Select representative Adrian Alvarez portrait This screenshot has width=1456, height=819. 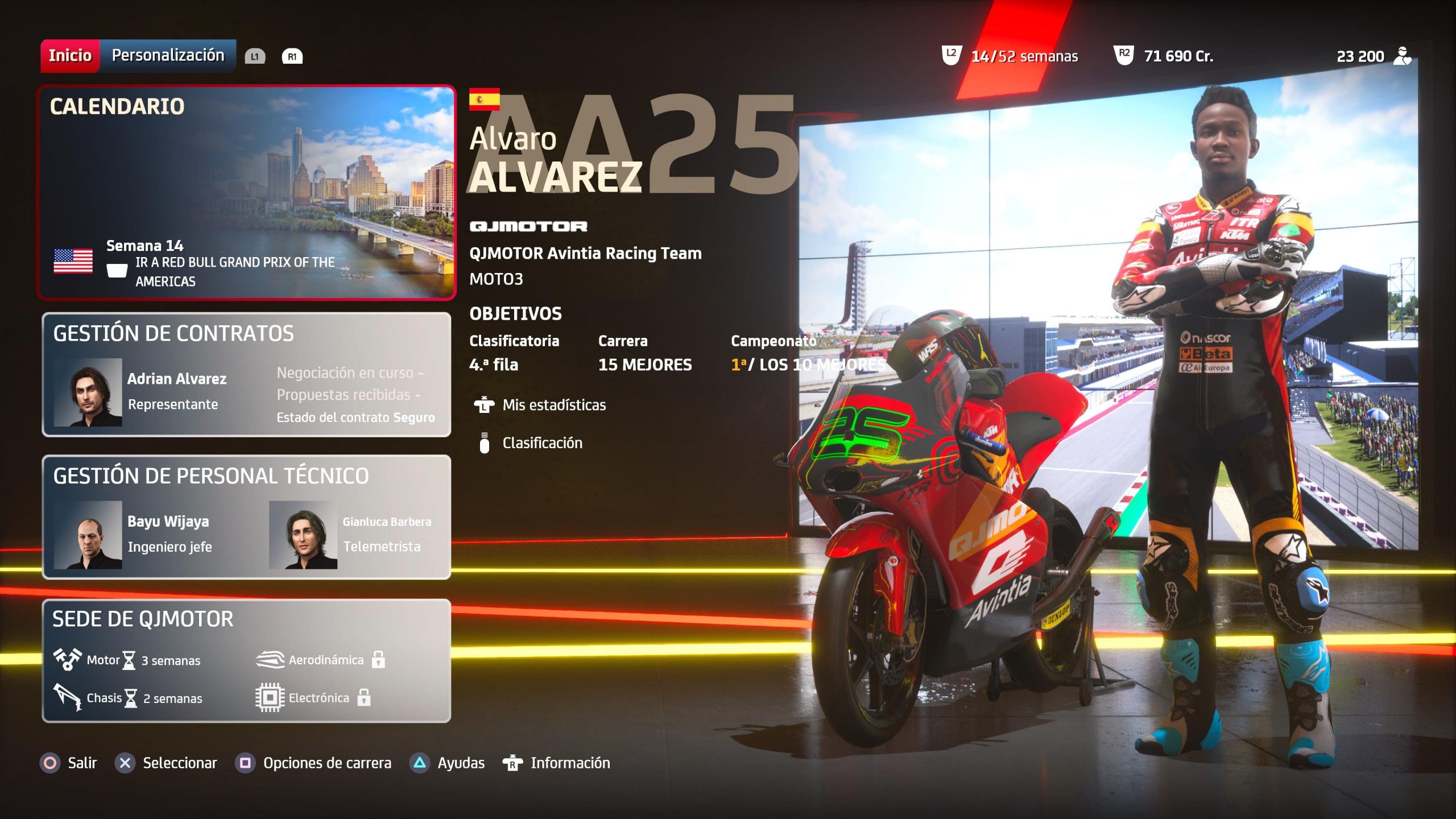coord(88,392)
